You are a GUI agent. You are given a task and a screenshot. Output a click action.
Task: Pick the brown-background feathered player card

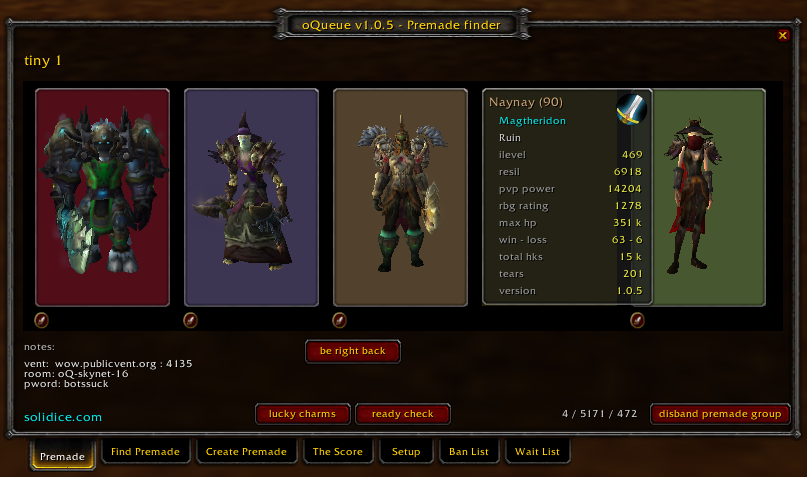pyautogui.click(x=400, y=197)
